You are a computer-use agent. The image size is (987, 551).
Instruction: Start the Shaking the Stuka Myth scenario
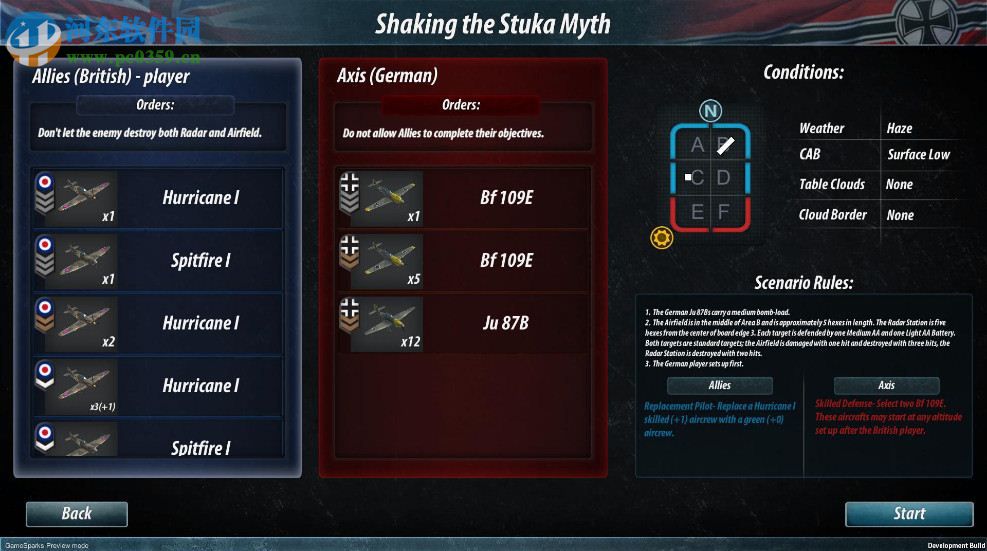[x=908, y=514]
